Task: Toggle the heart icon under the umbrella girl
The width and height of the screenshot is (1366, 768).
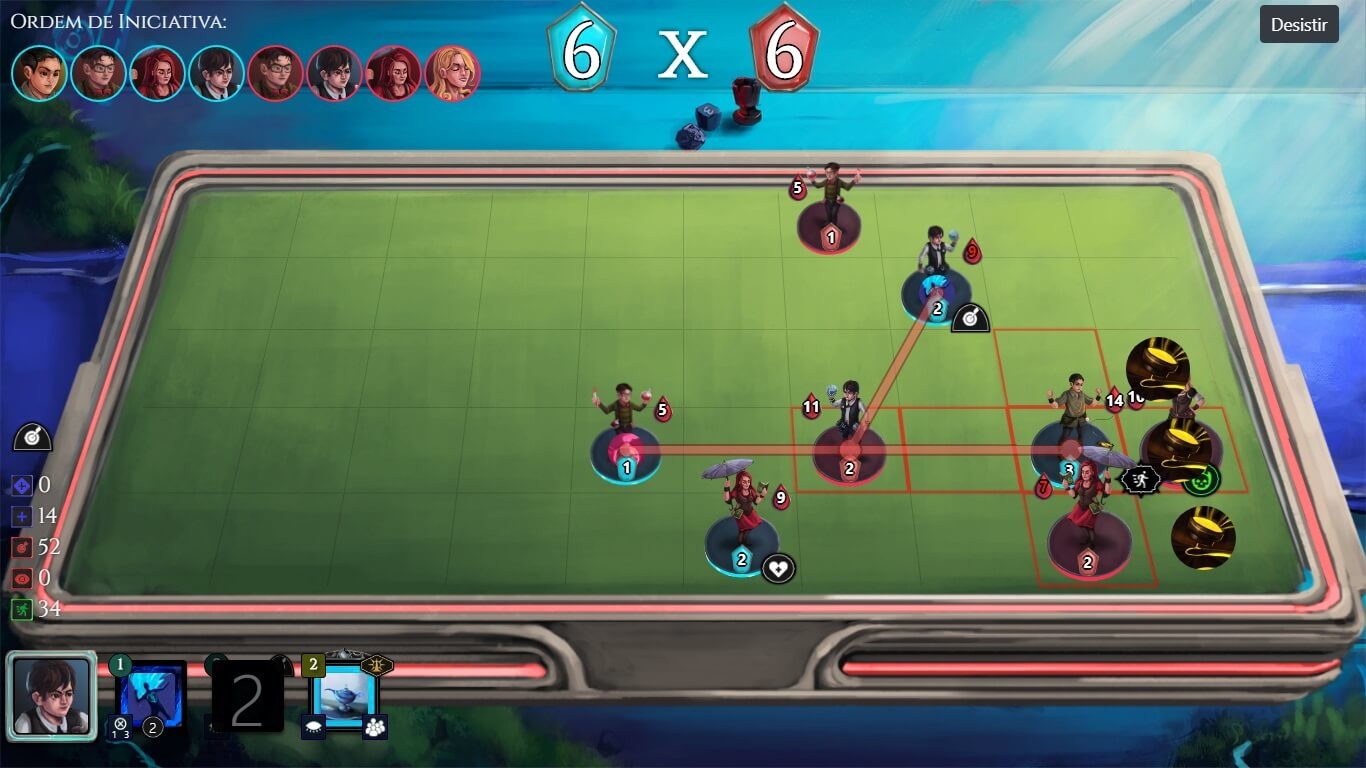Action: [x=778, y=566]
